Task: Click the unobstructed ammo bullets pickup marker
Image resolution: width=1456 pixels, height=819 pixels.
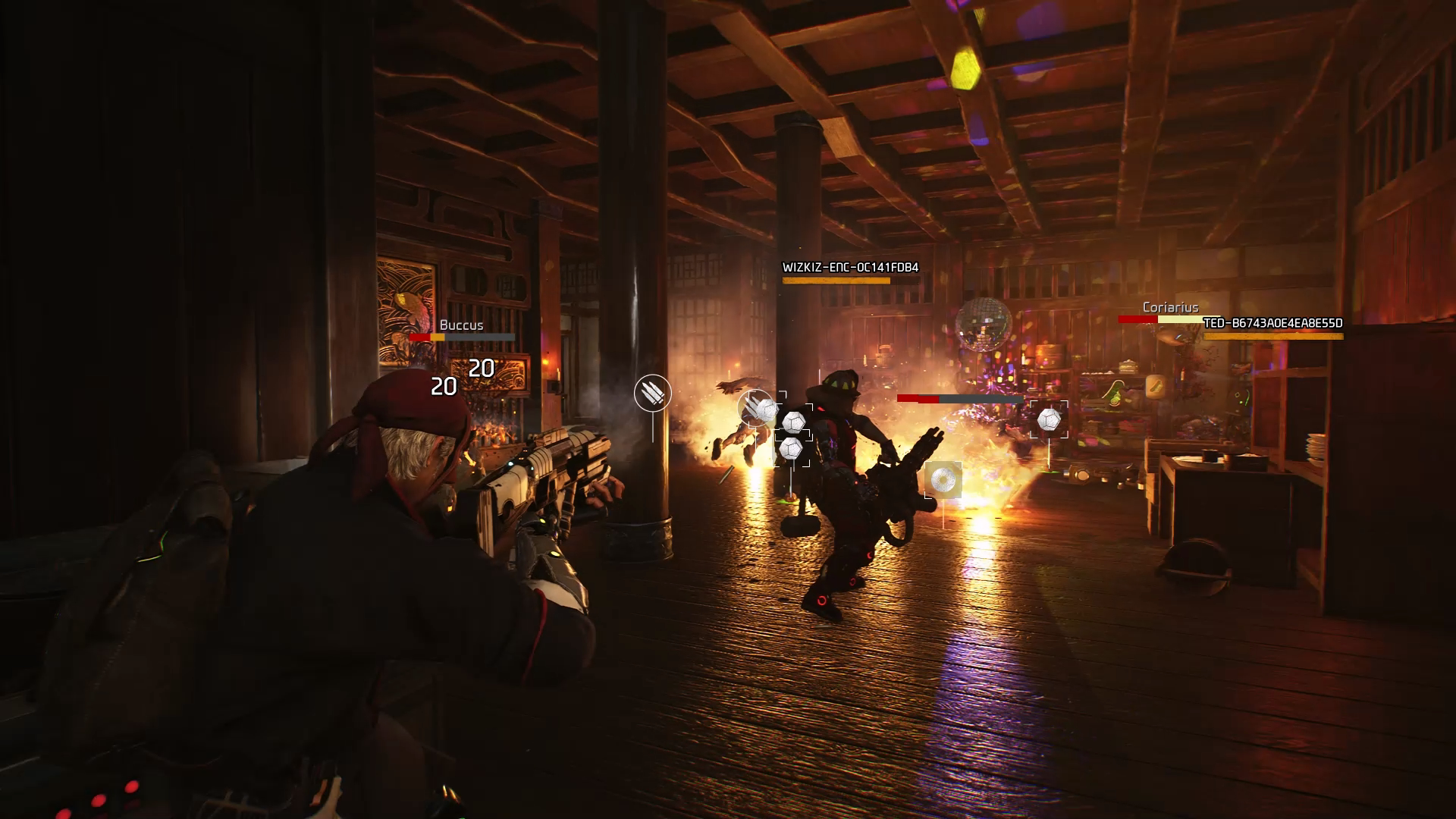Action: [x=652, y=393]
